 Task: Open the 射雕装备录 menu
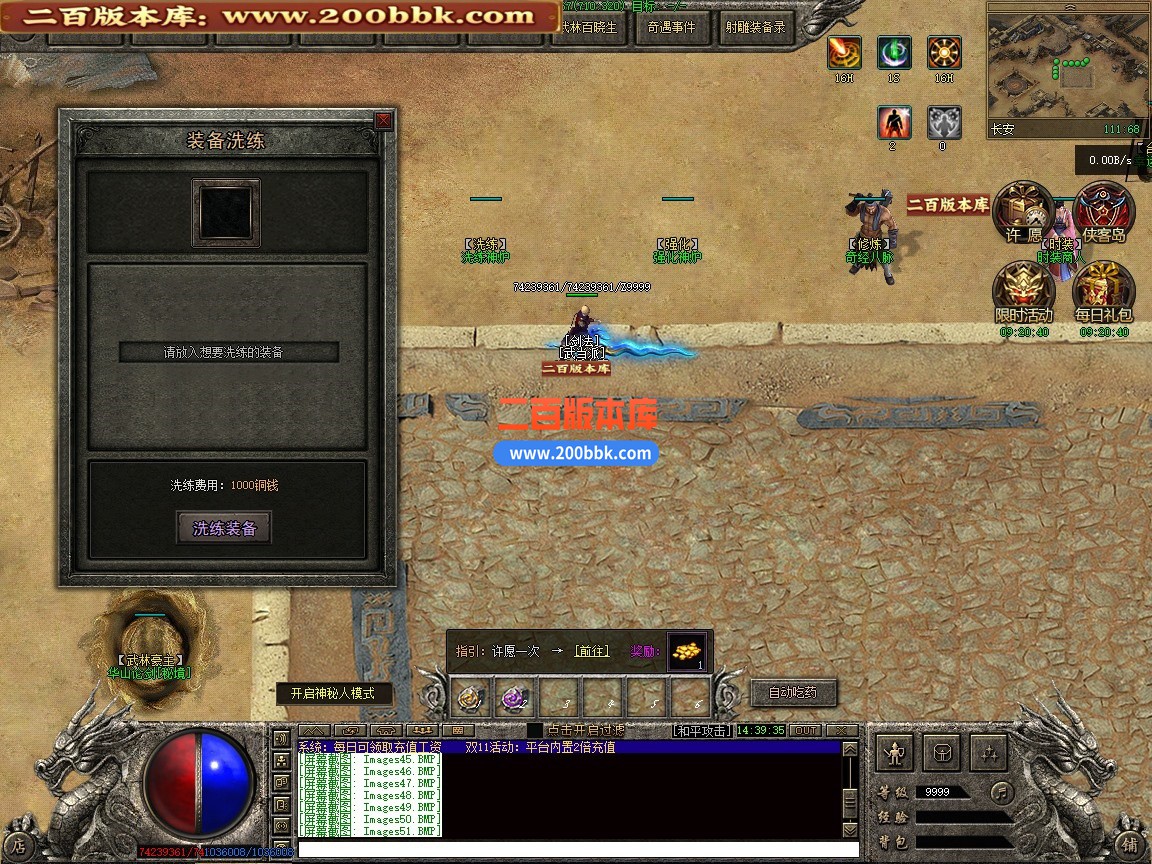755,28
